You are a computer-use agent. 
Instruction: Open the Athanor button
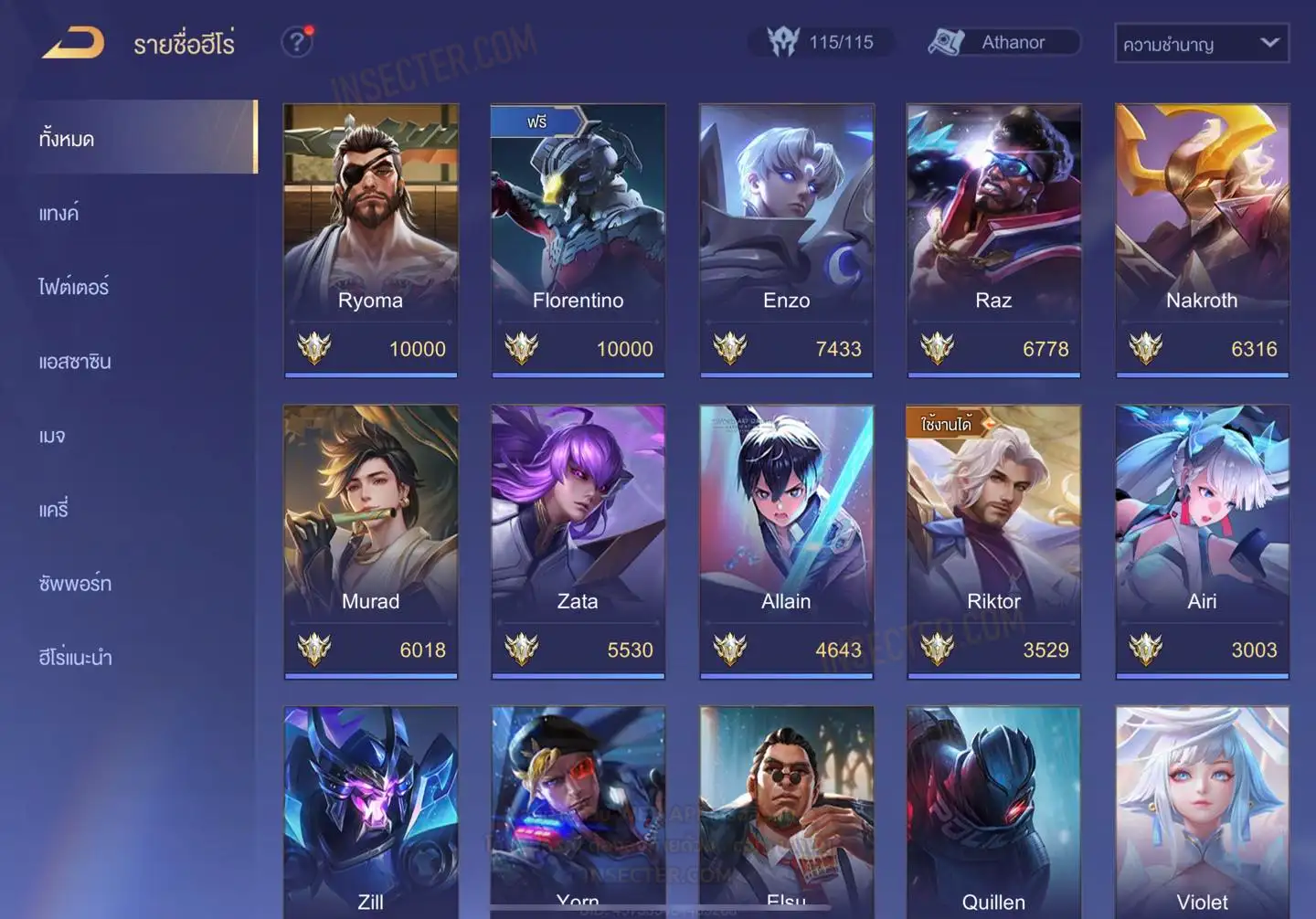(x=1003, y=42)
